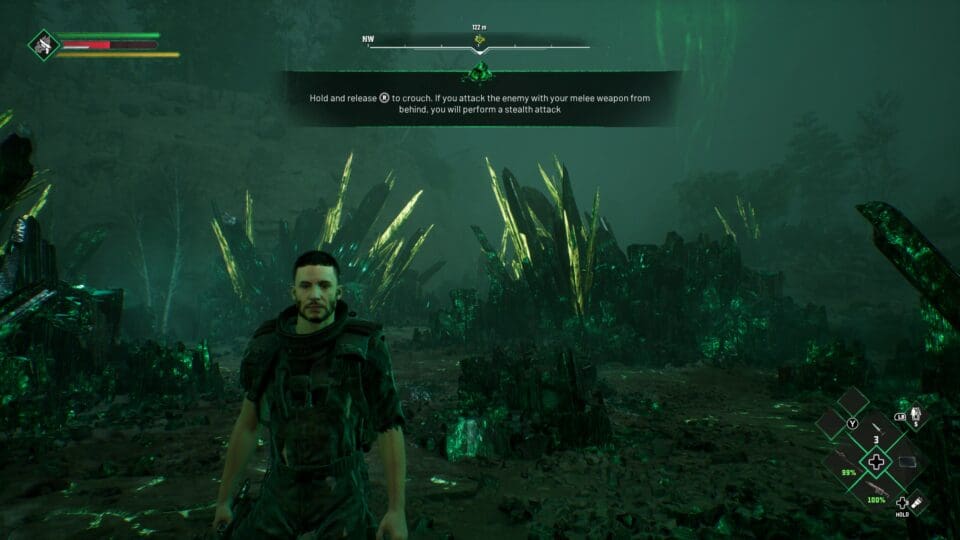Select the yellow objective marker on the compass
Viewport: 960px width, 540px height.
(x=479, y=41)
